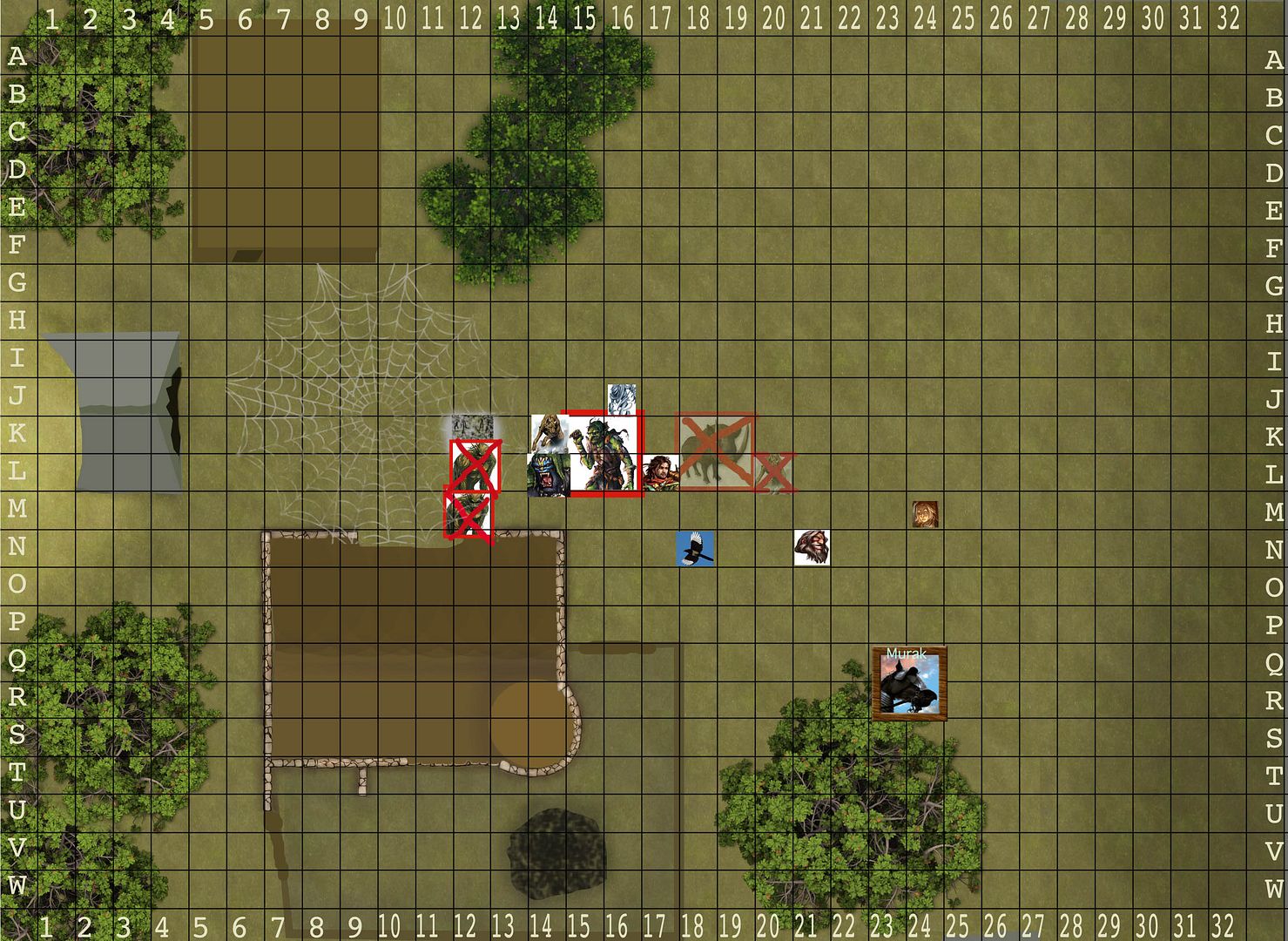Viewport: 1288px width, 941px height.
Task: Select the Murak horse-rider token
Action: coord(908,683)
